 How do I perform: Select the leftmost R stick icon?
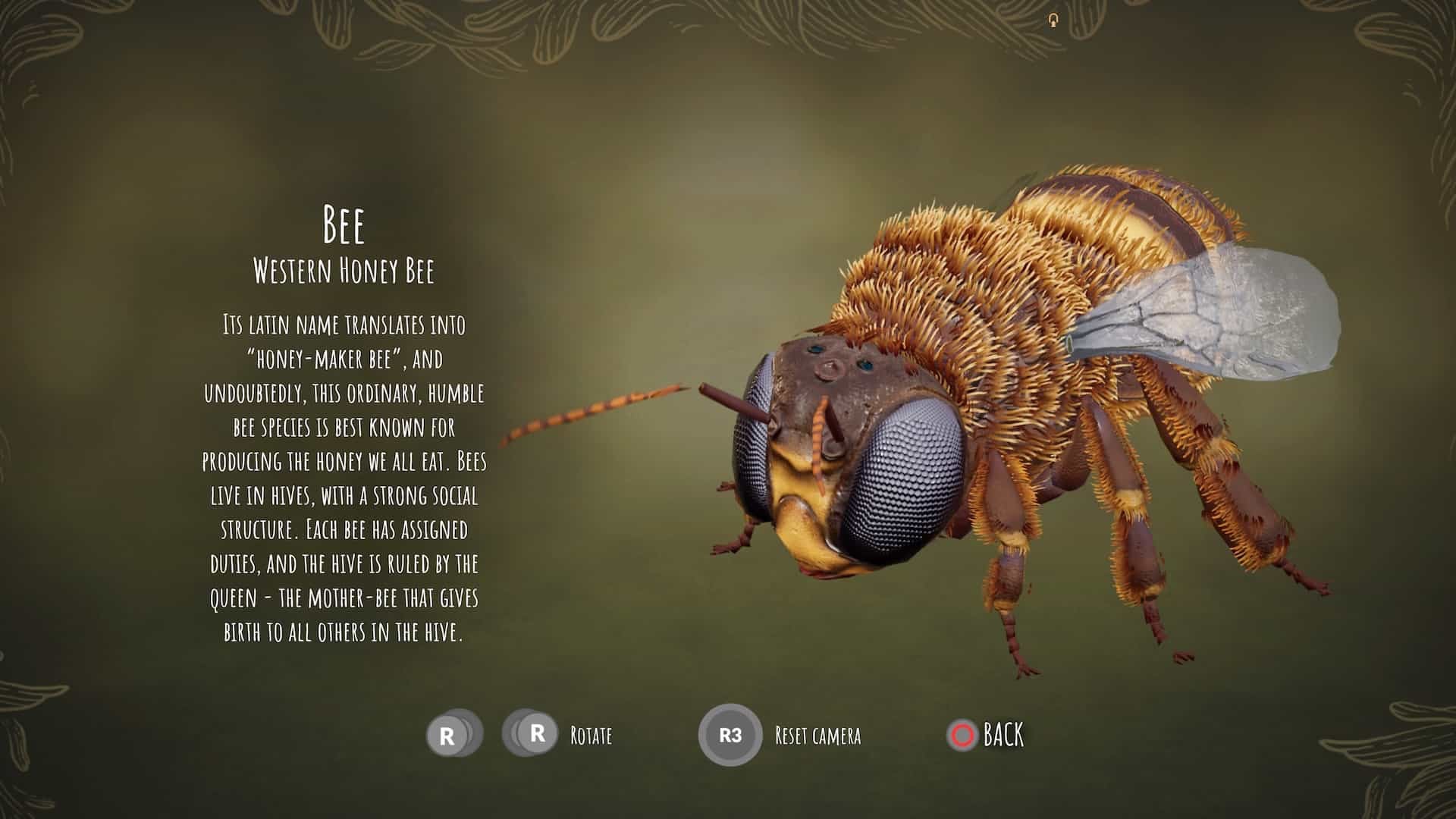(x=447, y=733)
